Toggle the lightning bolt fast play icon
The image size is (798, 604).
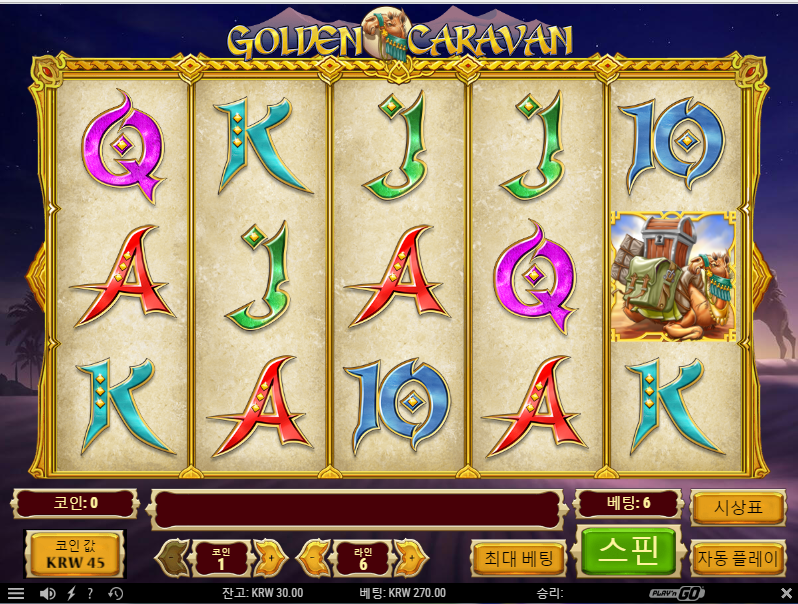tap(71, 593)
